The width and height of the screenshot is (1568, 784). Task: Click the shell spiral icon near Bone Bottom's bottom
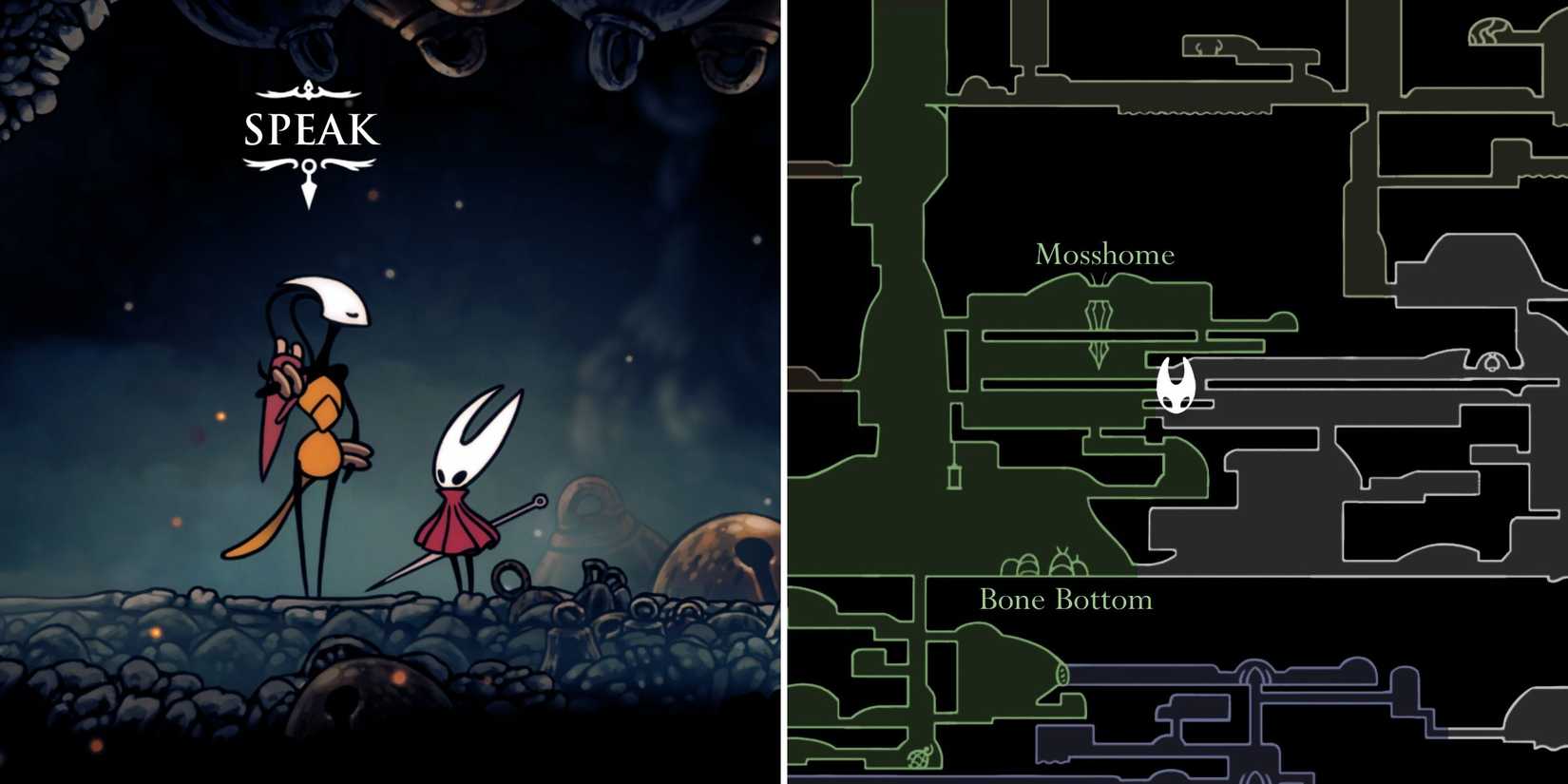pos(919,757)
